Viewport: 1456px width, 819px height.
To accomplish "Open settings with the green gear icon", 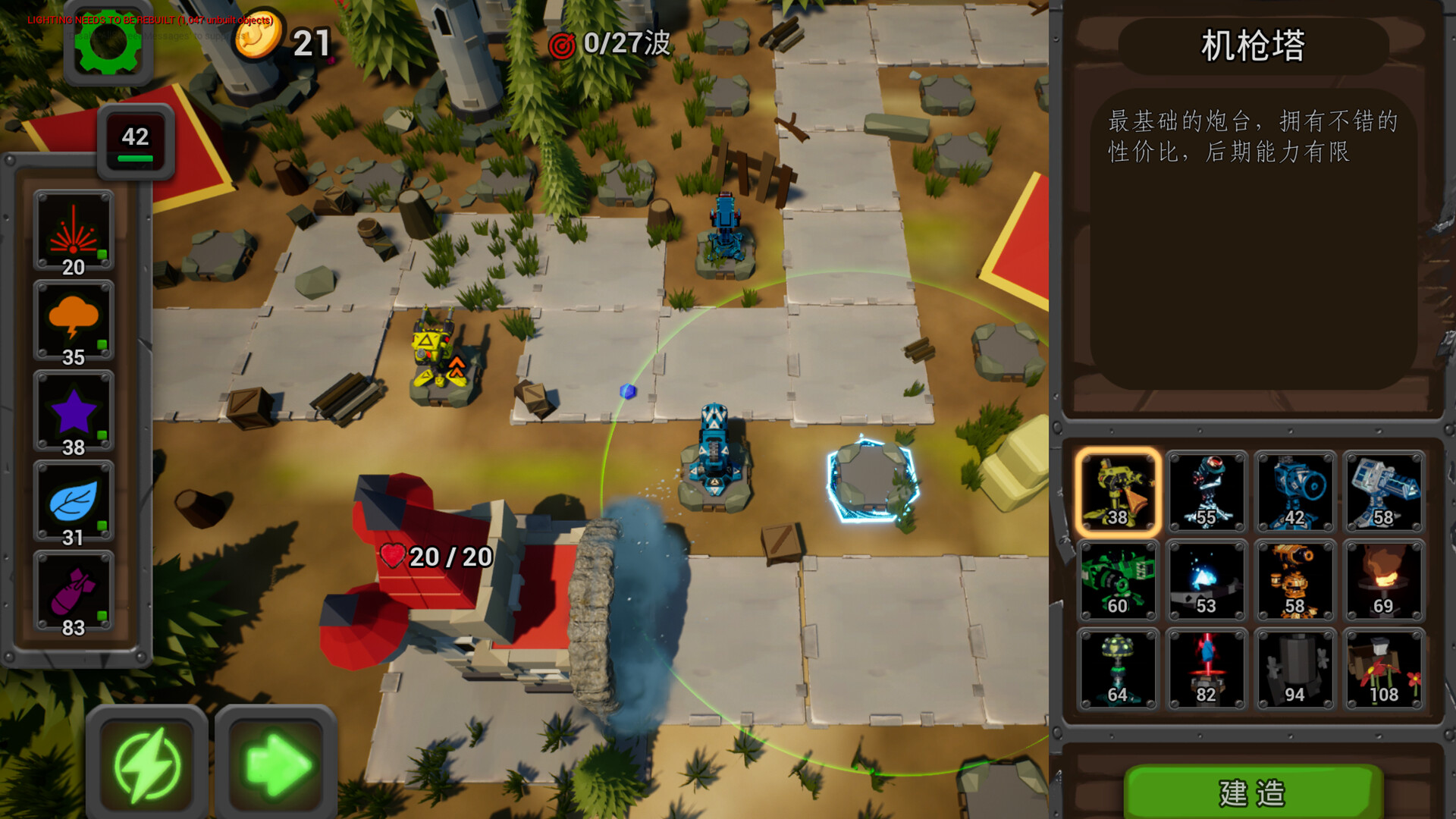I will pyautogui.click(x=108, y=44).
